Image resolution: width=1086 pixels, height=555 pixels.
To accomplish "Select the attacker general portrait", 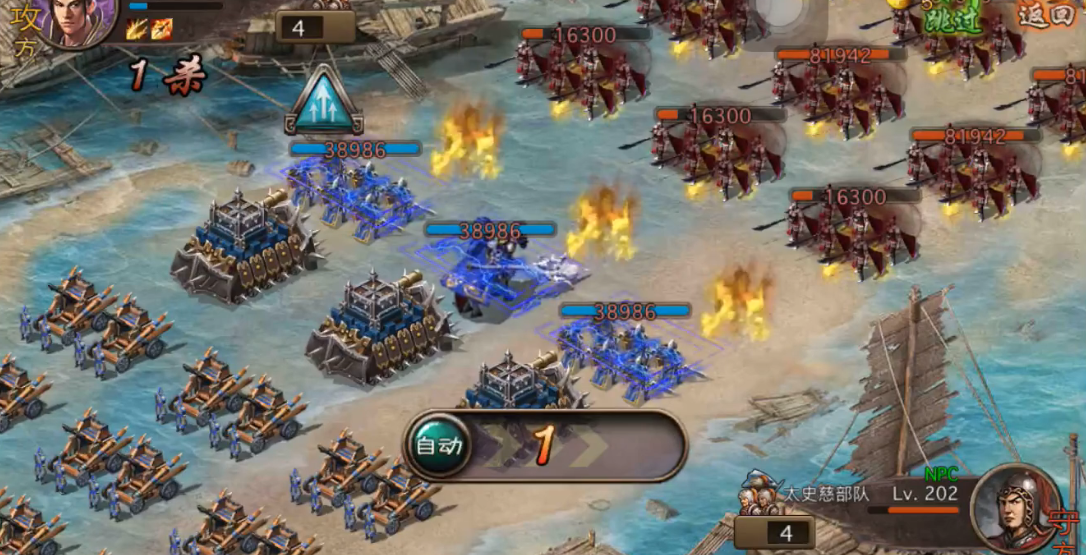I will click(x=78, y=20).
